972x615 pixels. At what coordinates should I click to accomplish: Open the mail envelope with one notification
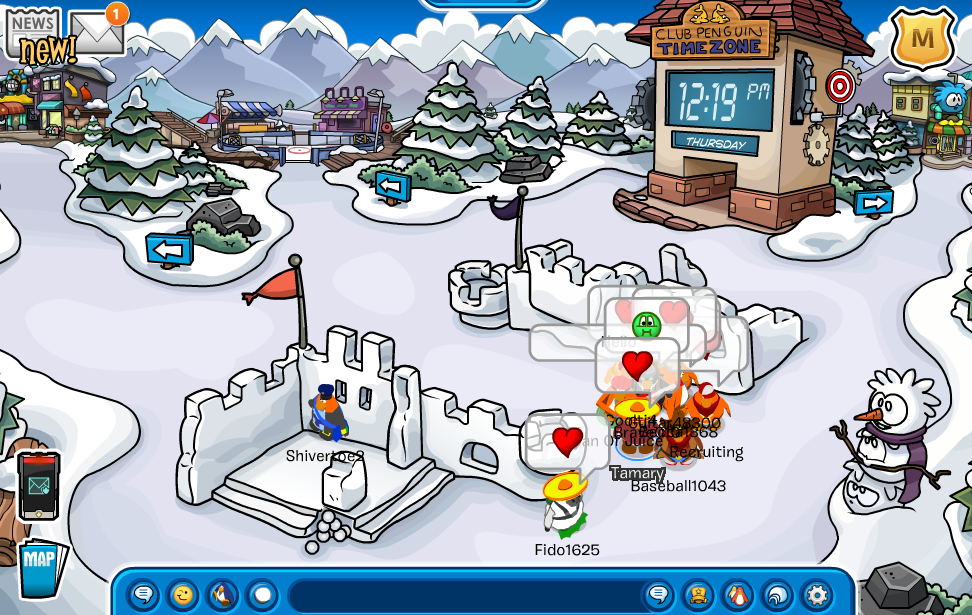pyautogui.click(x=96, y=34)
